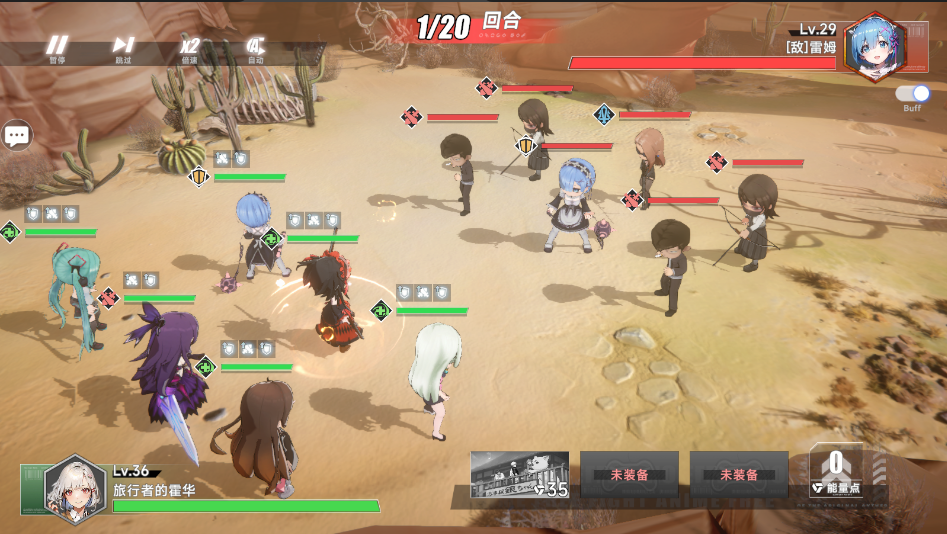Open the chat speech bubble
The width and height of the screenshot is (947, 534).
coord(17,135)
